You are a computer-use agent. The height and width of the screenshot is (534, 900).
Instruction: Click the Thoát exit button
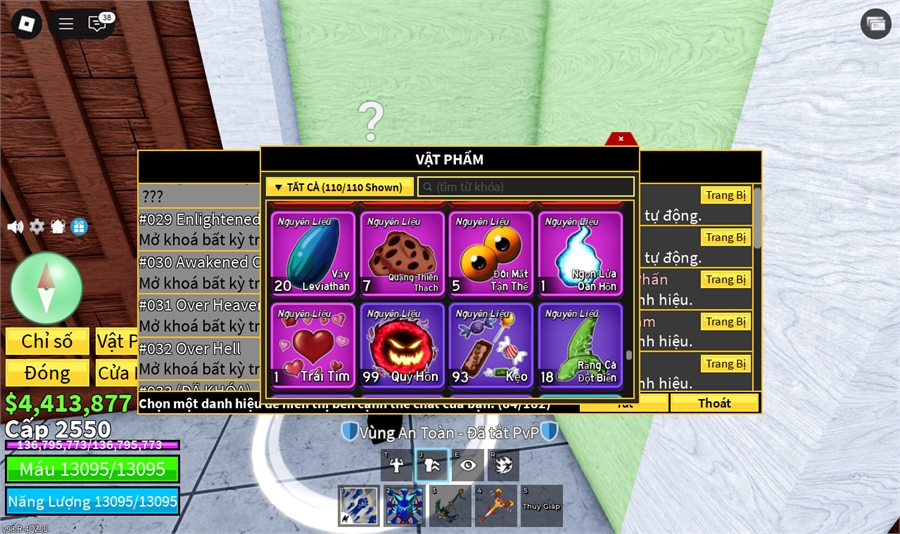(x=714, y=403)
